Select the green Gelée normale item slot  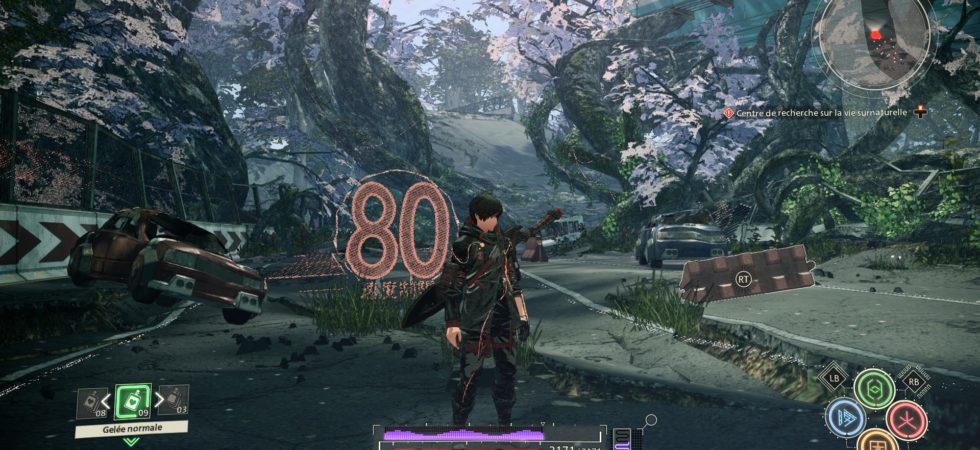[x=132, y=401]
